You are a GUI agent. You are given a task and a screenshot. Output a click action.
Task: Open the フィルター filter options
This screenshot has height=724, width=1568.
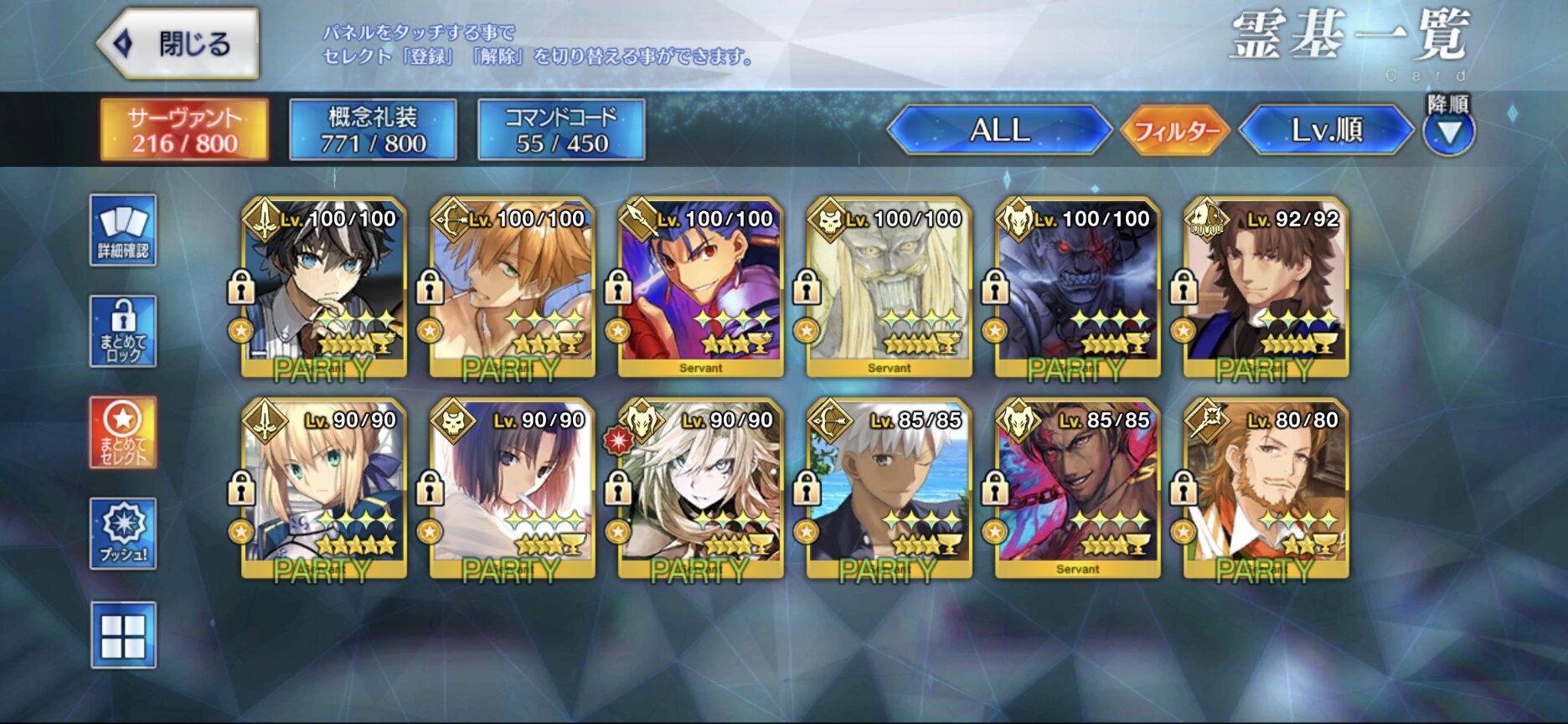(1175, 131)
